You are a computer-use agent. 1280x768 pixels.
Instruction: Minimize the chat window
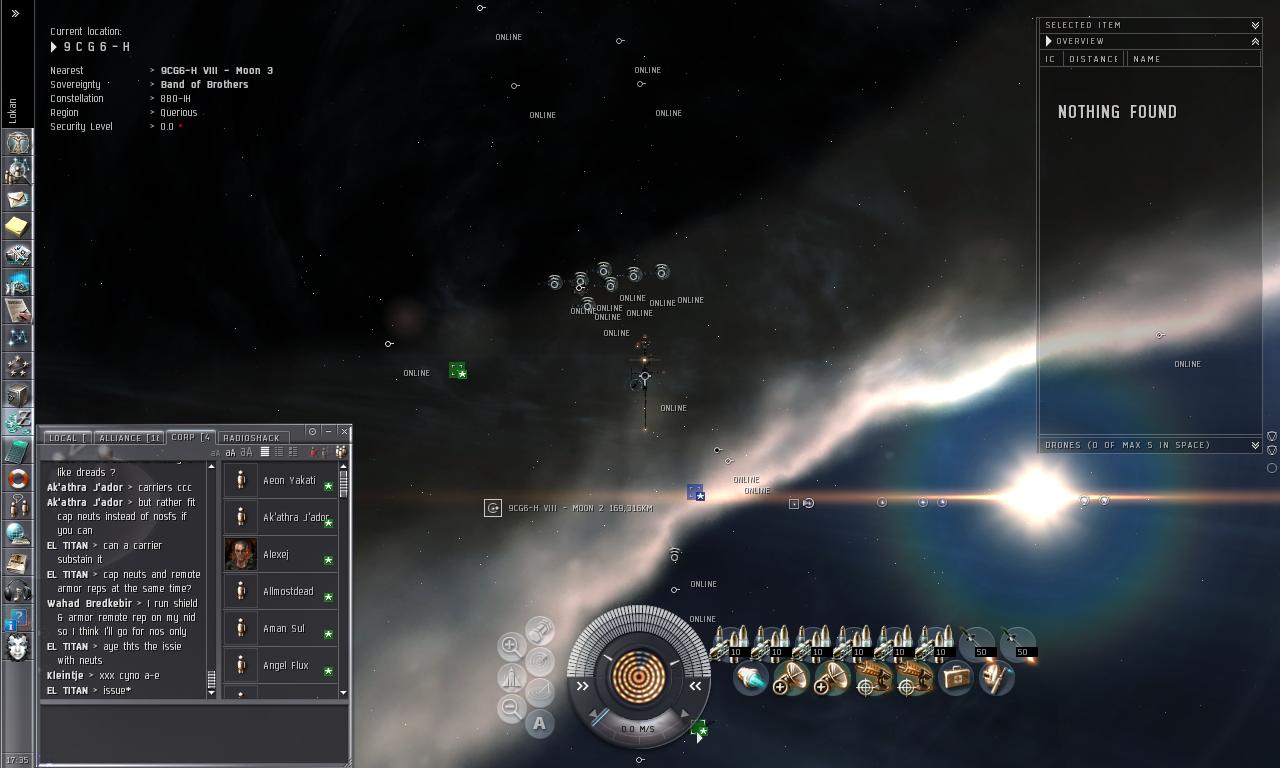pyautogui.click(x=328, y=432)
